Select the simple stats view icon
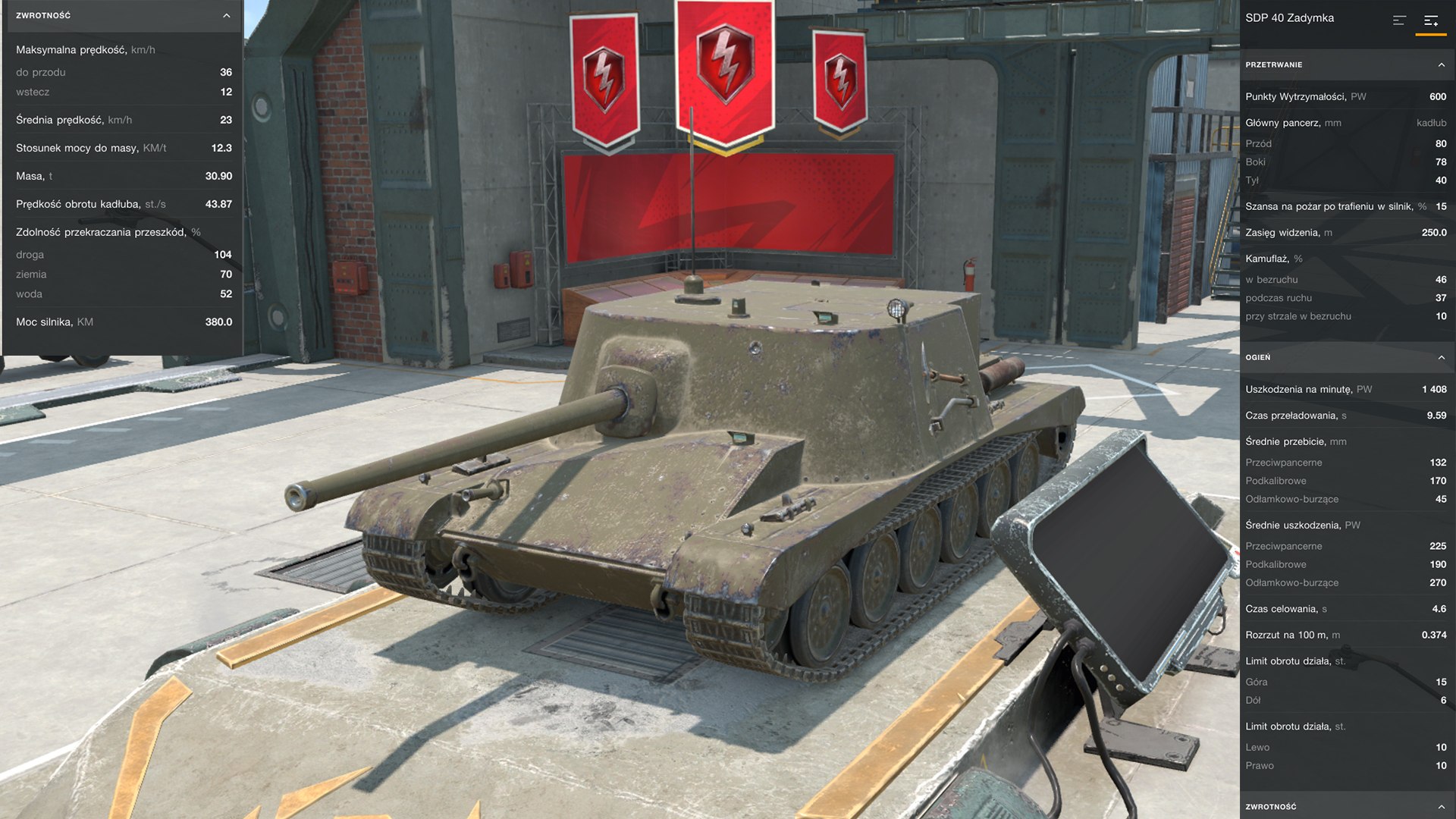The width and height of the screenshot is (1456, 819). click(1399, 20)
